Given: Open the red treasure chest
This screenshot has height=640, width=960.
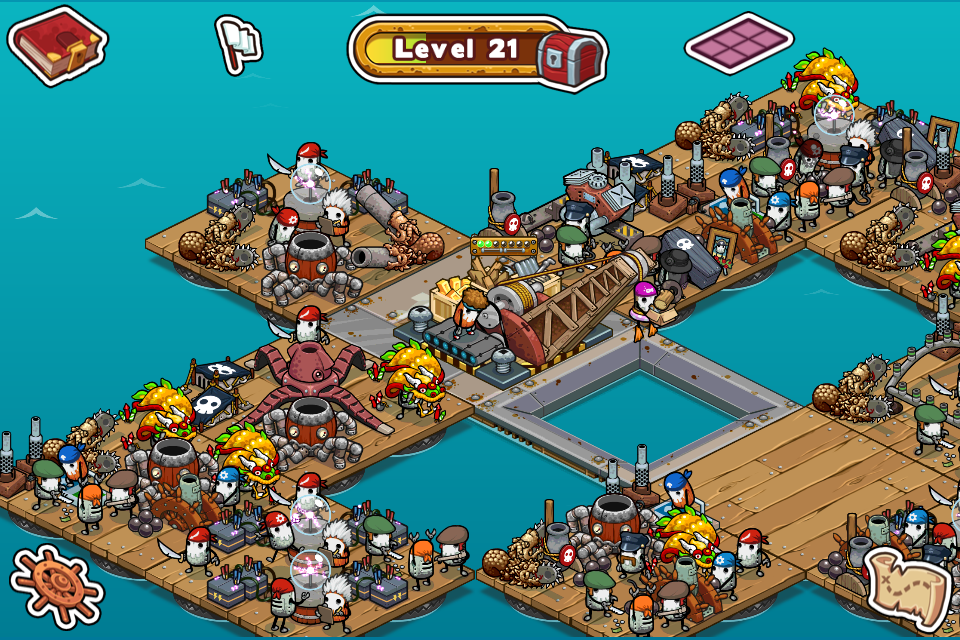Looking at the screenshot, I should pos(570,54).
